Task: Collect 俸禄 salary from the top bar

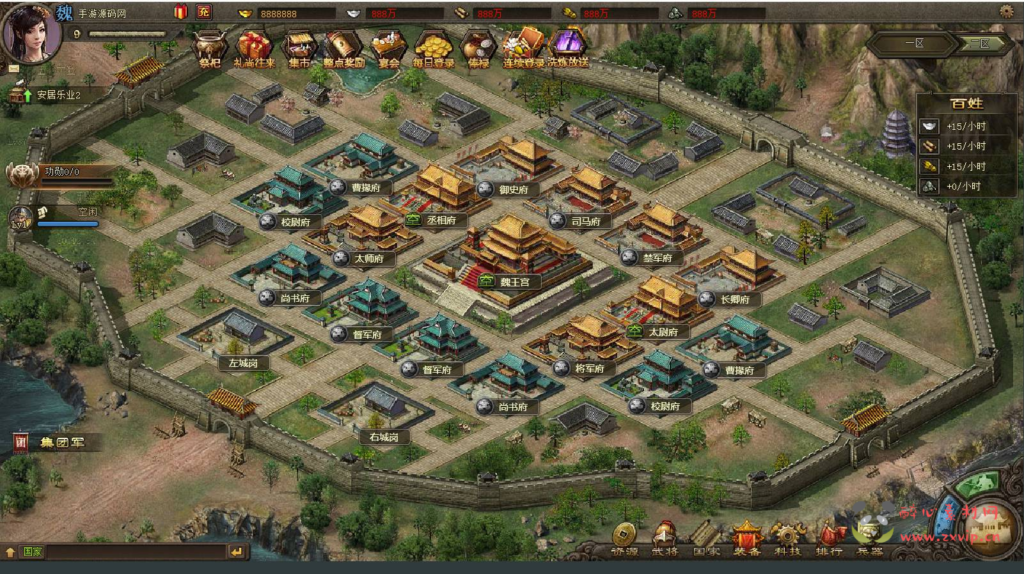Action: pyautogui.click(x=478, y=45)
